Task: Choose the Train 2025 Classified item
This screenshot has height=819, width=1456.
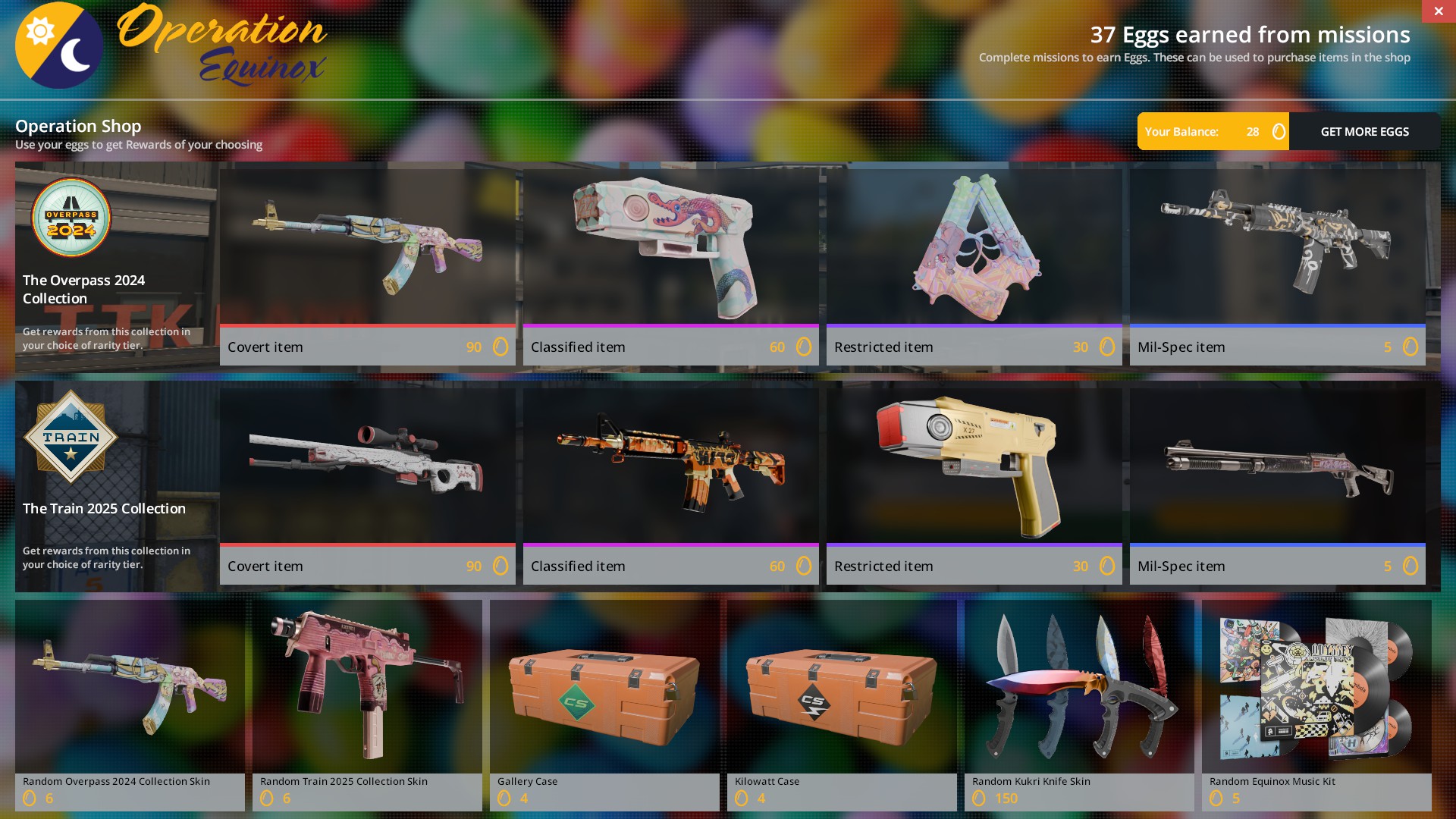Action: 670,486
